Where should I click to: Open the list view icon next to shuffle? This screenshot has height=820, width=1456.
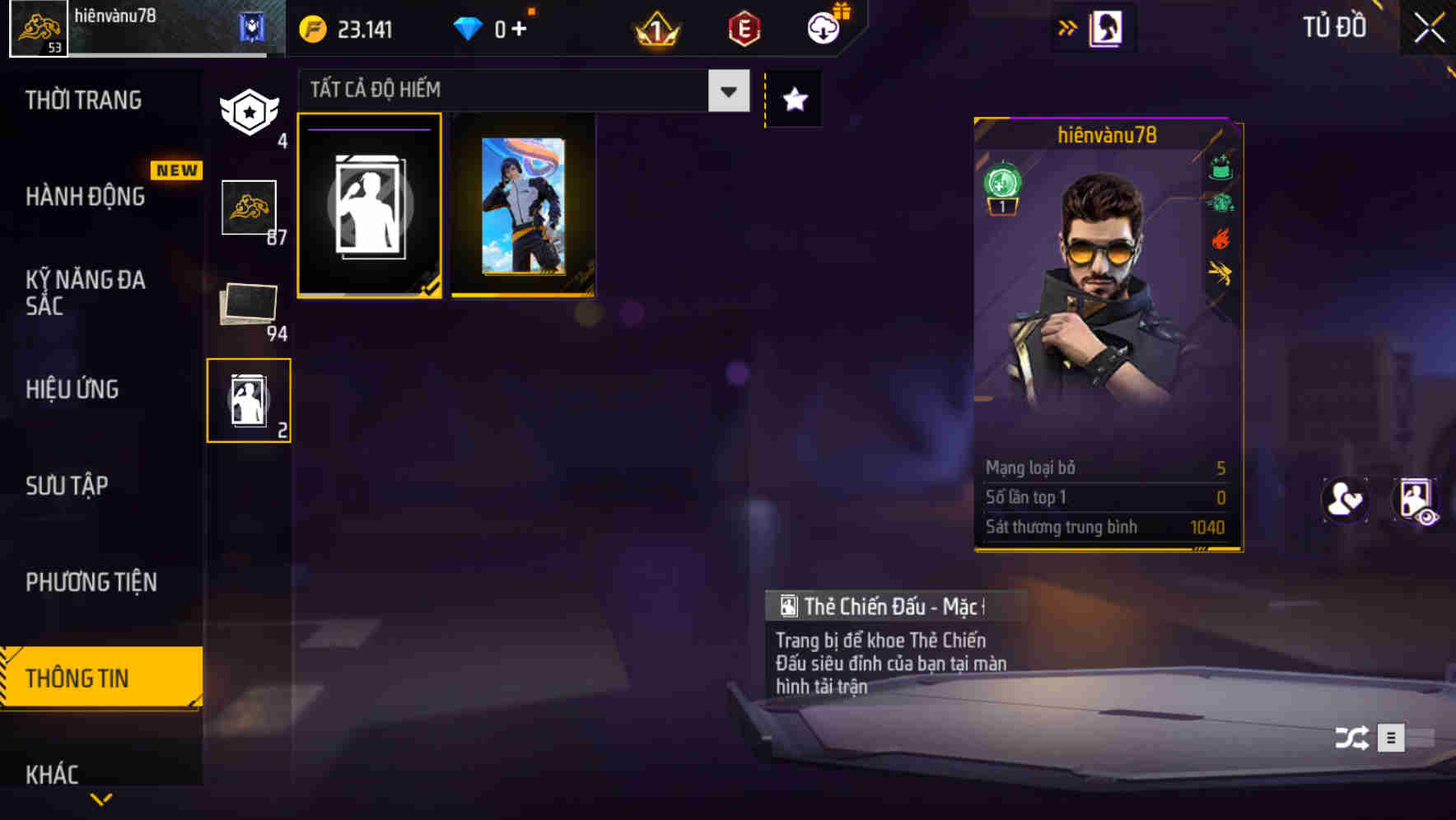coord(1391,738)
